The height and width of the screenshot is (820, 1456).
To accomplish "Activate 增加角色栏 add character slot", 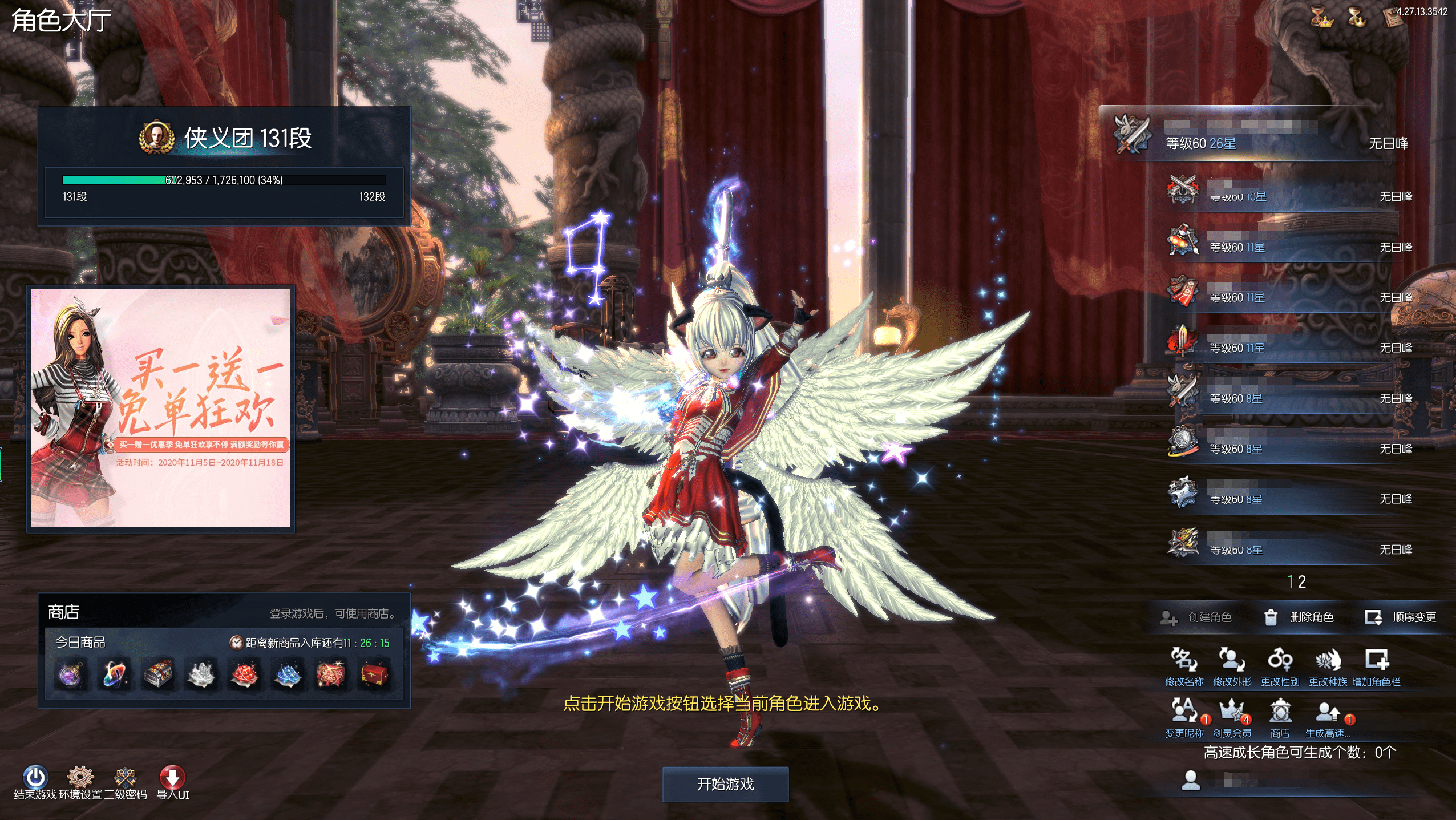I will 1376,665.
